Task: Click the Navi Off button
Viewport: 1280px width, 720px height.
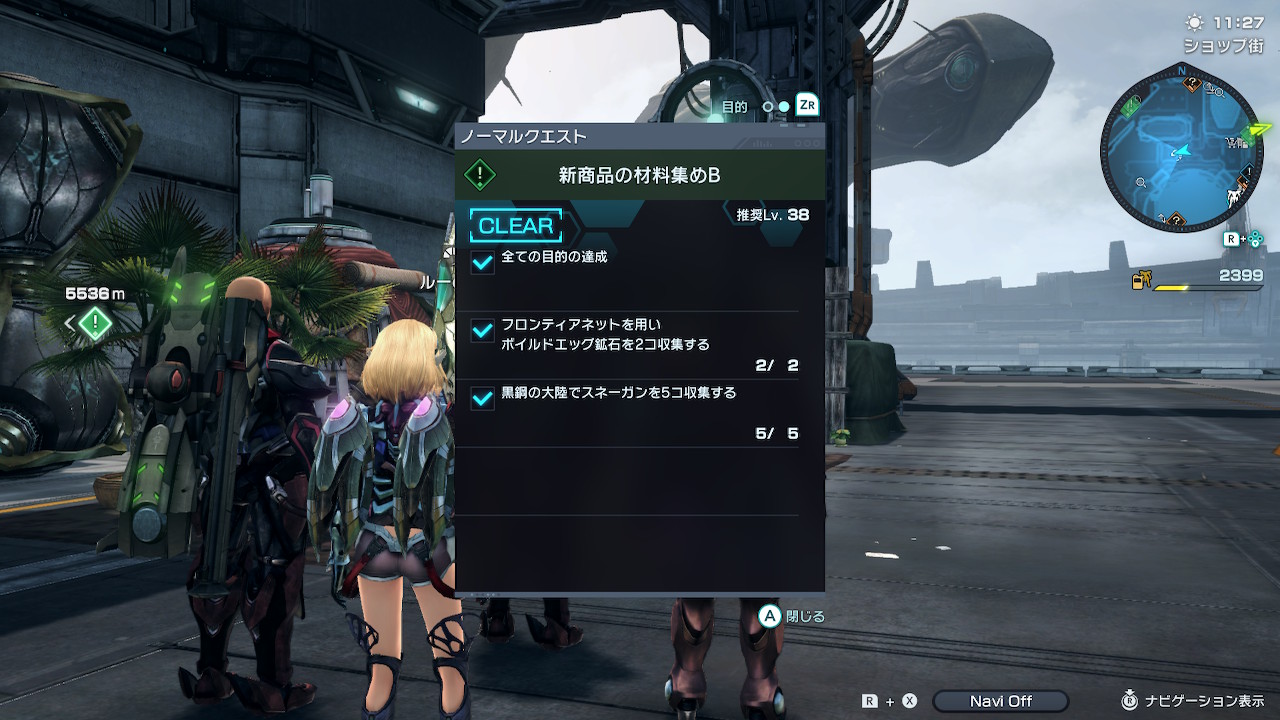Action: pos(1000,701)
